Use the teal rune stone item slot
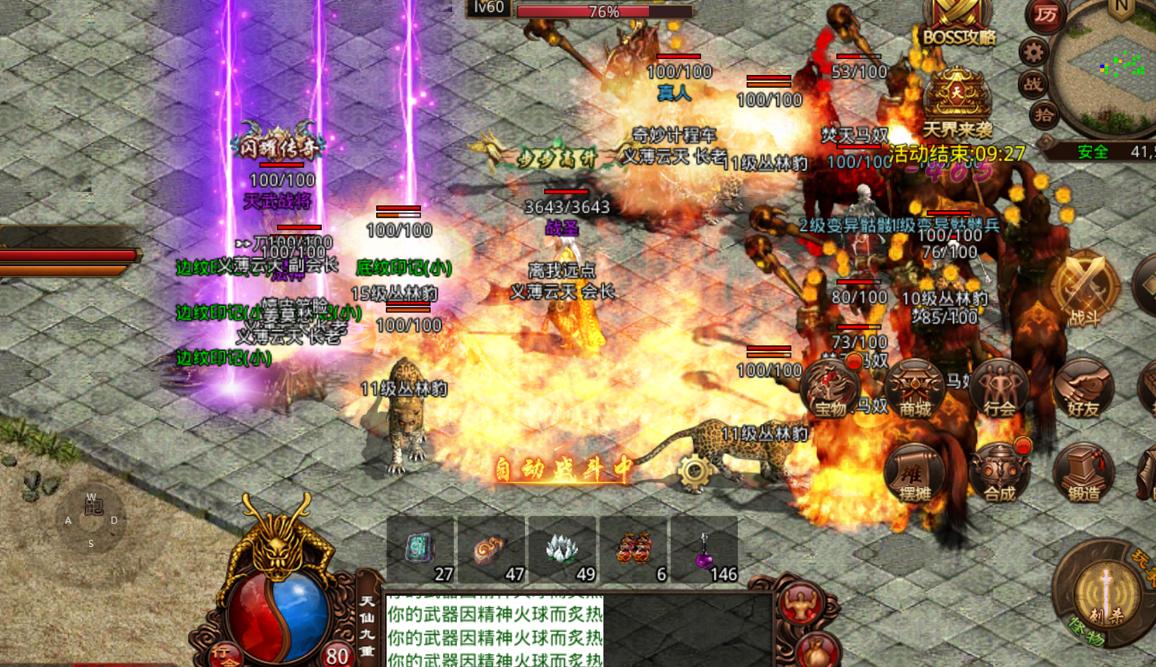This screenshot has width=1156, height=667. click(x=420, y=549)
